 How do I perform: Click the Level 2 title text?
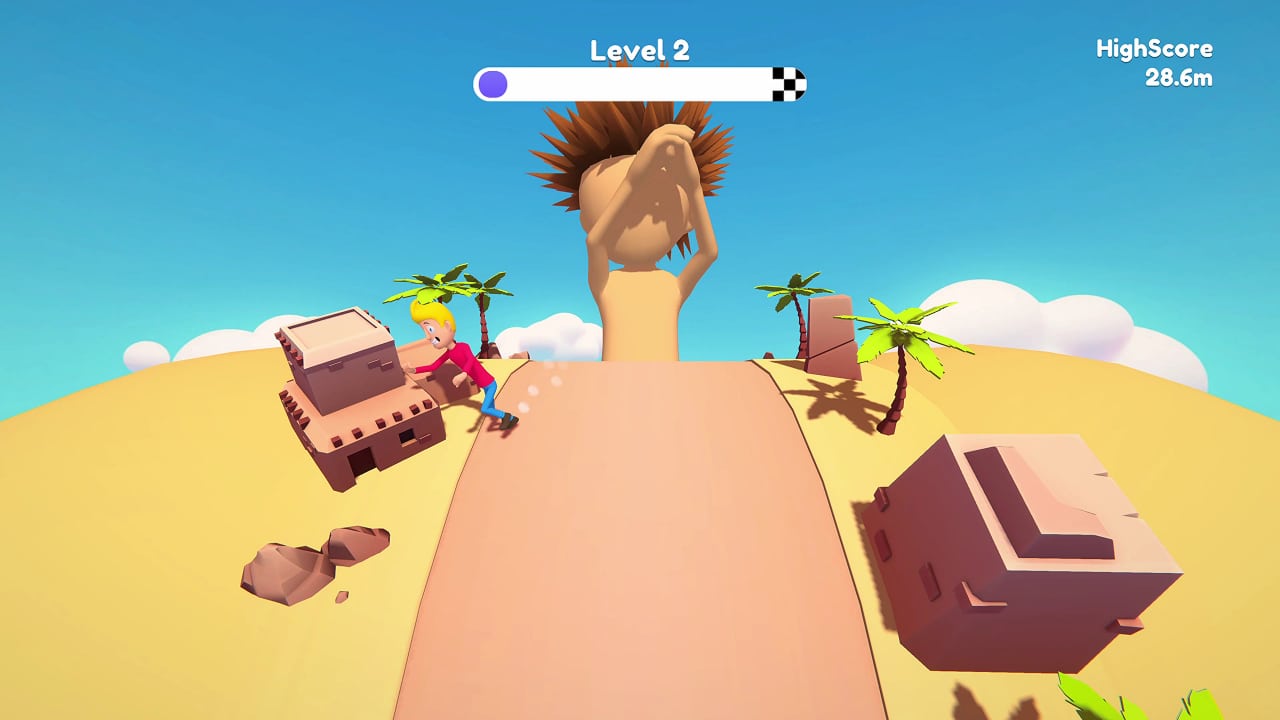coord(638,48)
